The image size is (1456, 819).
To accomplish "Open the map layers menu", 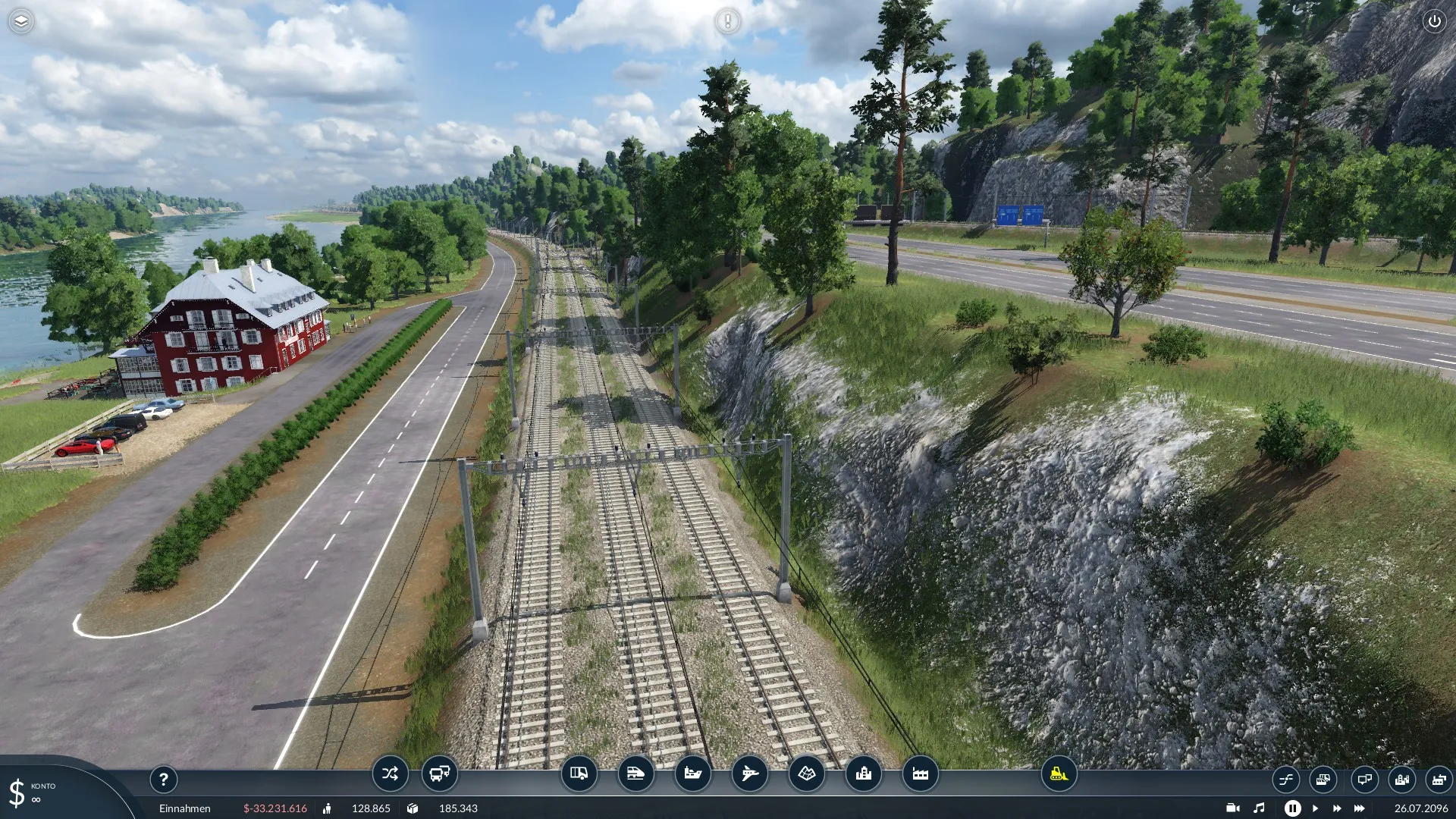I will click(21, 21).
